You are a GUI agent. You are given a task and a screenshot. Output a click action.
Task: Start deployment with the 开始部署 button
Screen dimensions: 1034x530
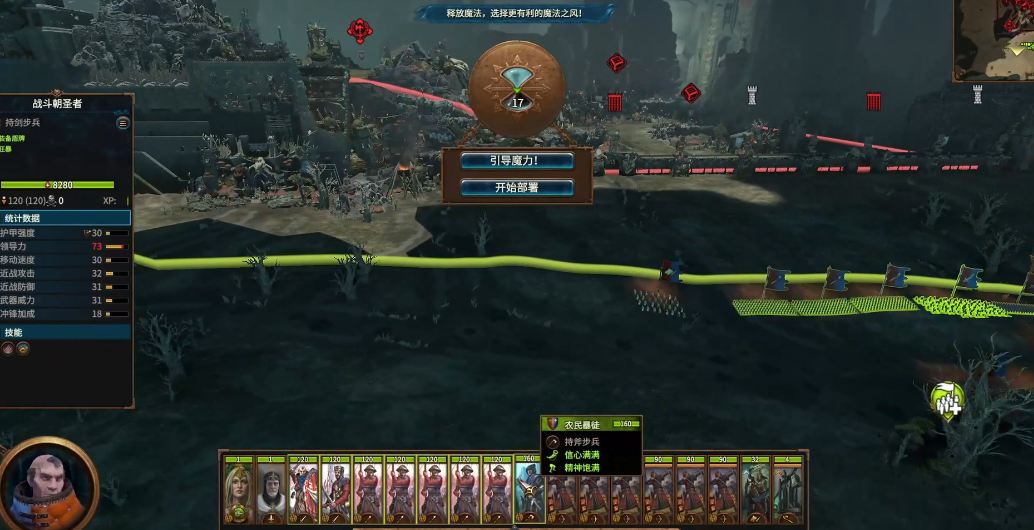pos(517,187)
